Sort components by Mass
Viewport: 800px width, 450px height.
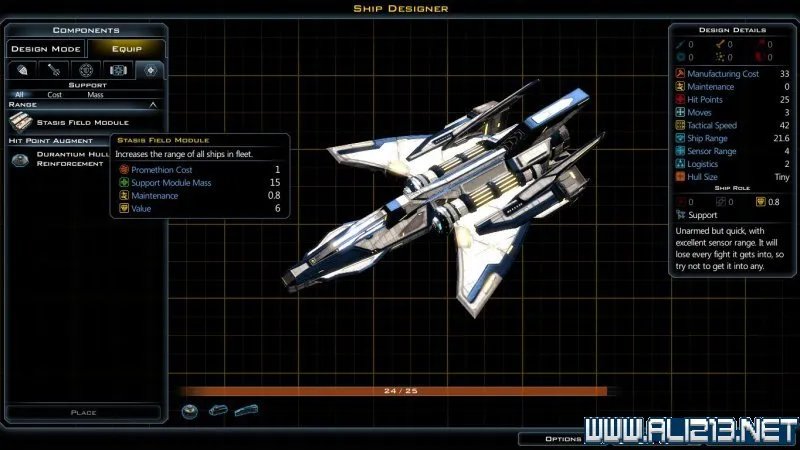pyautogui.click(x=95, y=94)
